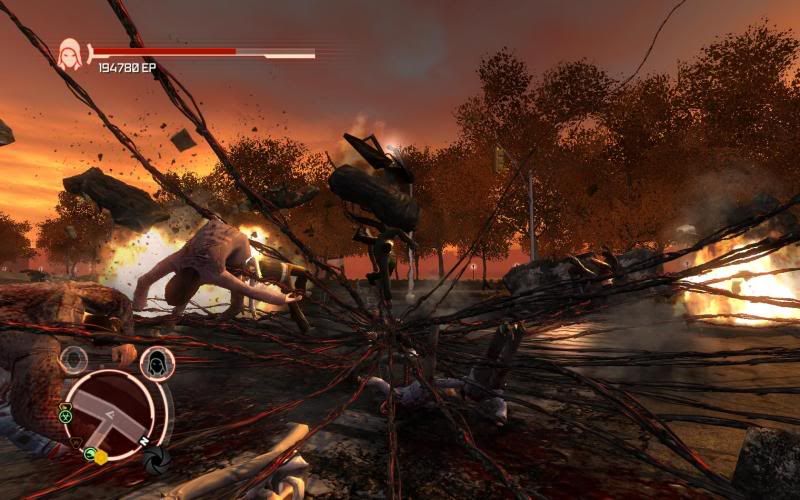The width and height of the screenshot is (800, 500).
Task: Activate the bright hooded disguise icon above the minimap
Action: [156, 363]
